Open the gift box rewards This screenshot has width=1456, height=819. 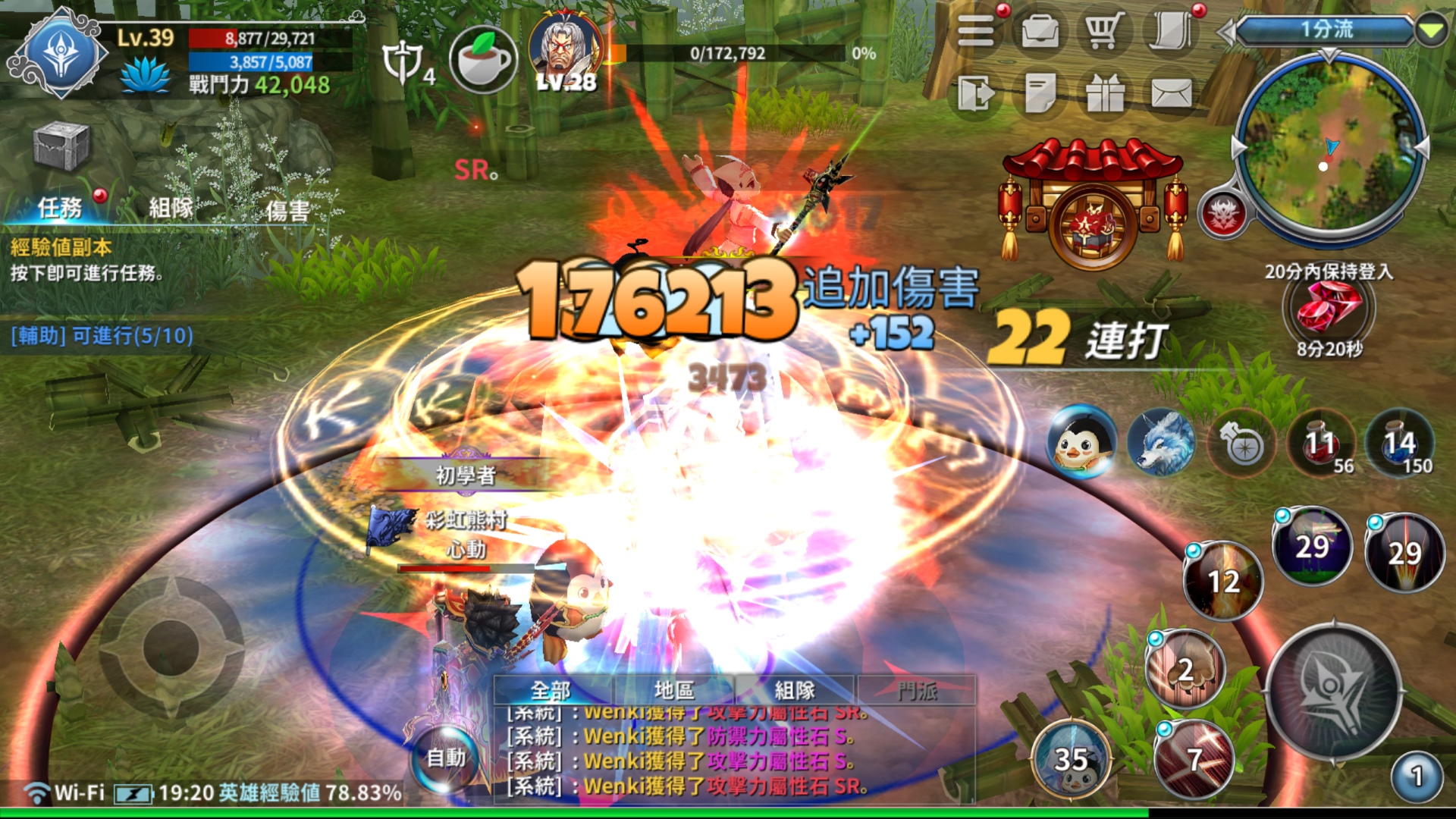(1105, 94)
